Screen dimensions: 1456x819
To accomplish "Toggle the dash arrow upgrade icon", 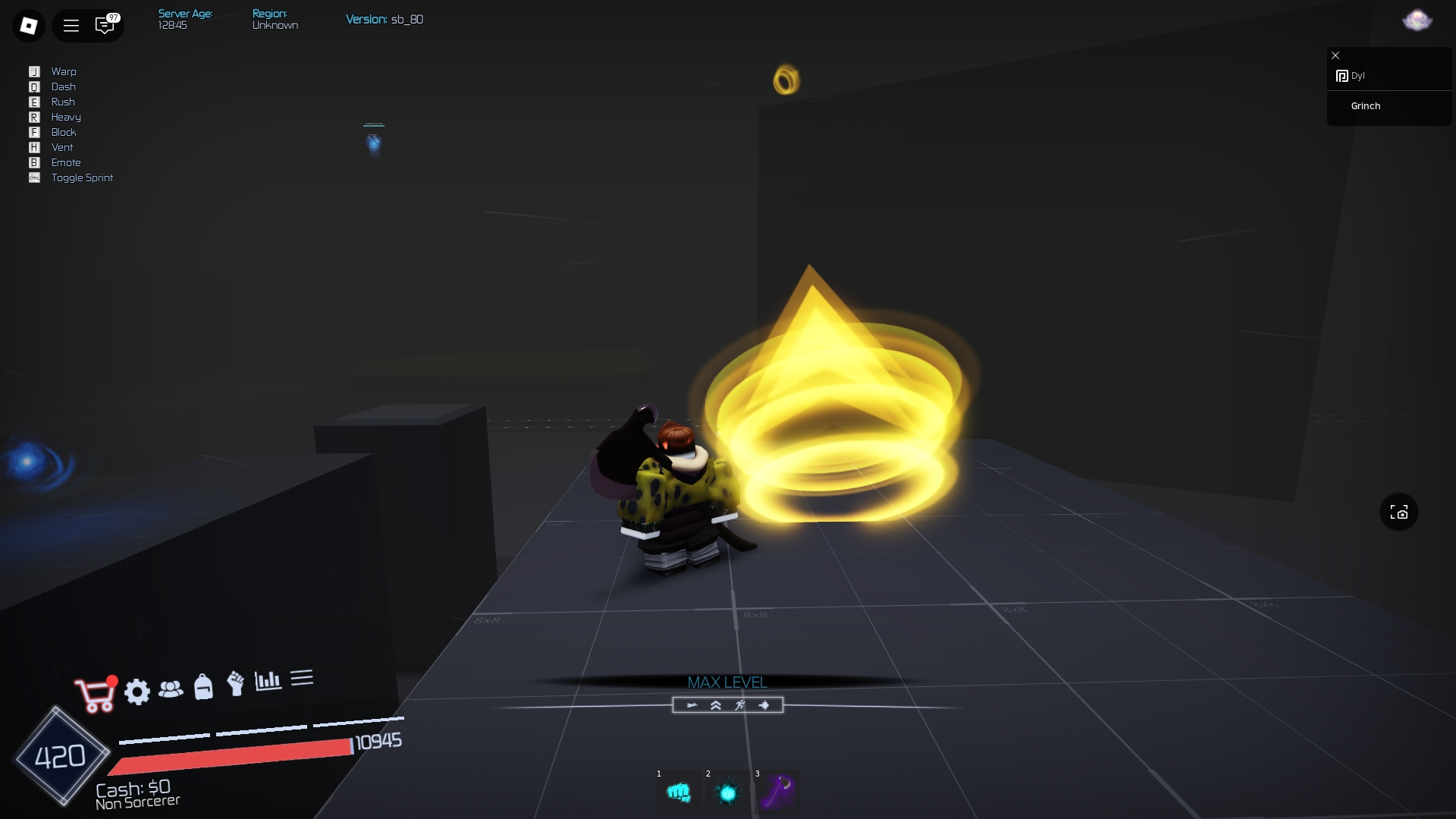I will tap(765, 705).
